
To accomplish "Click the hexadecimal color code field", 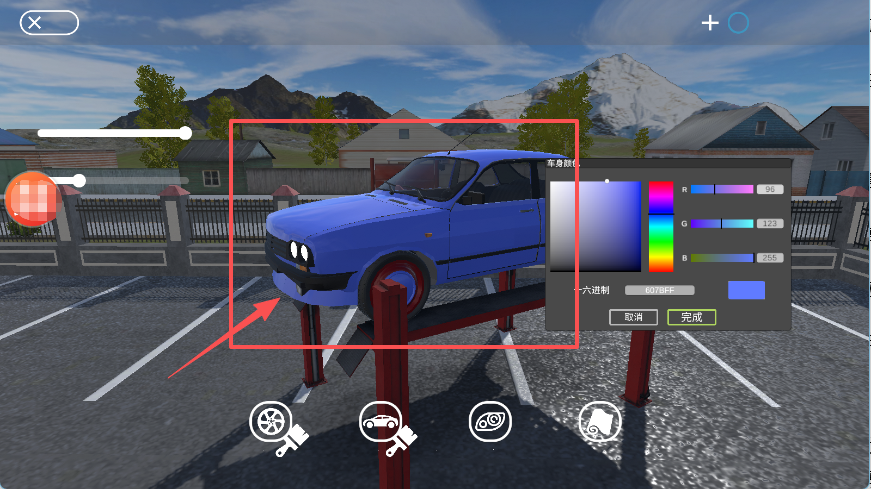I will click(659, 290).
